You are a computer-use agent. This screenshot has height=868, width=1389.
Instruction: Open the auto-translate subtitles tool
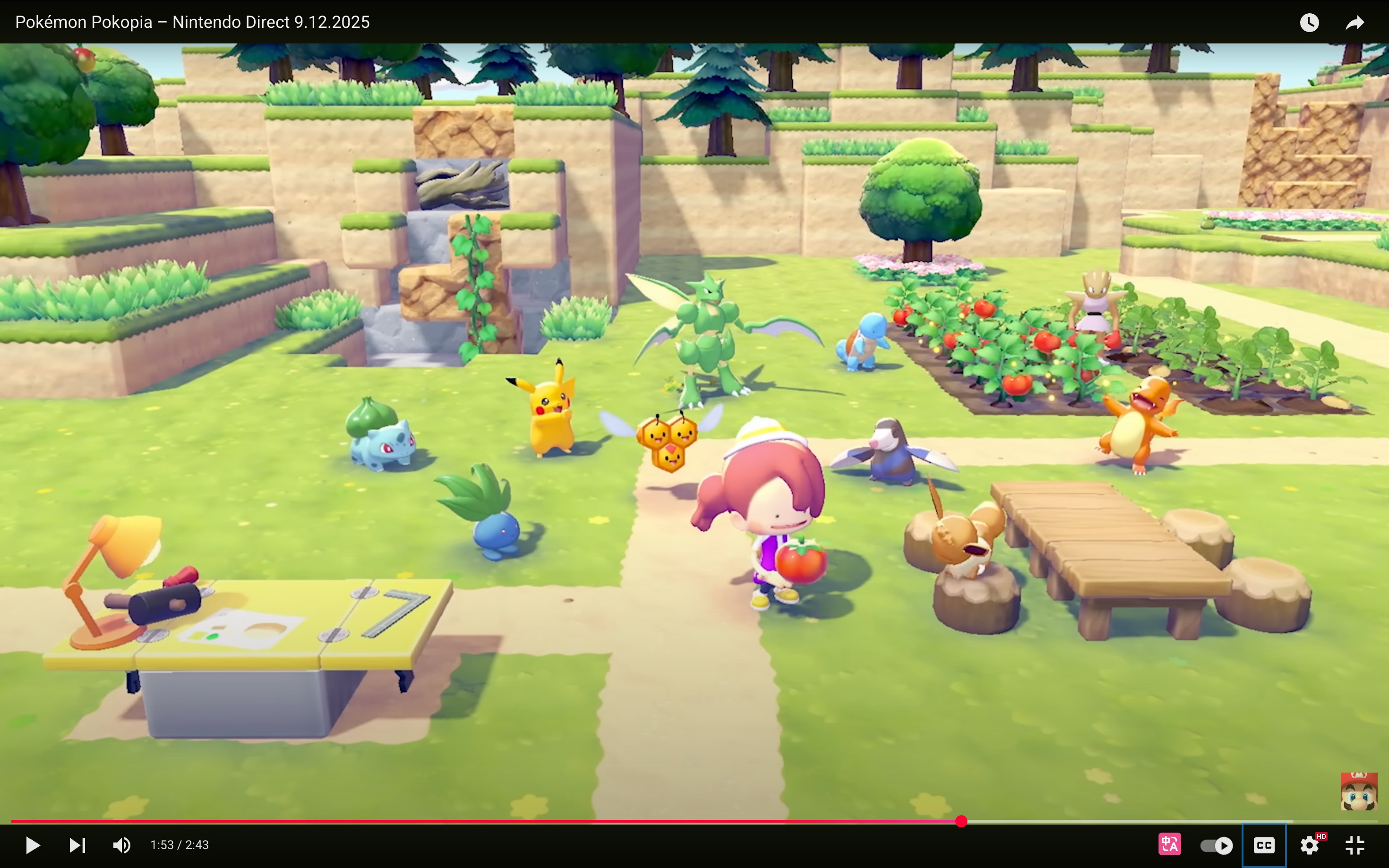pos(1170,844)
